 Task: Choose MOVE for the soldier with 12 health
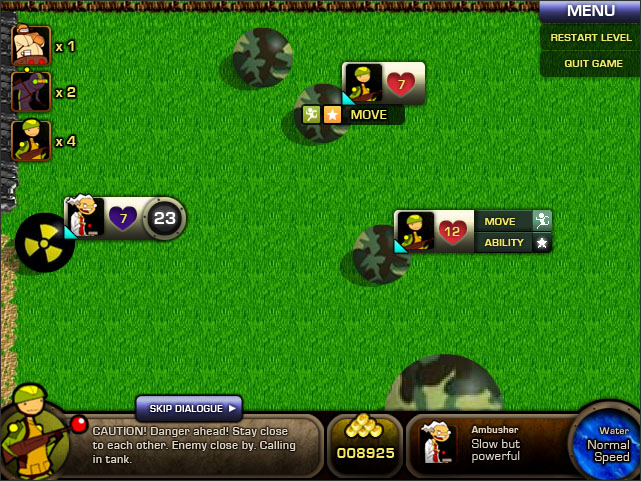pos(500,222)
